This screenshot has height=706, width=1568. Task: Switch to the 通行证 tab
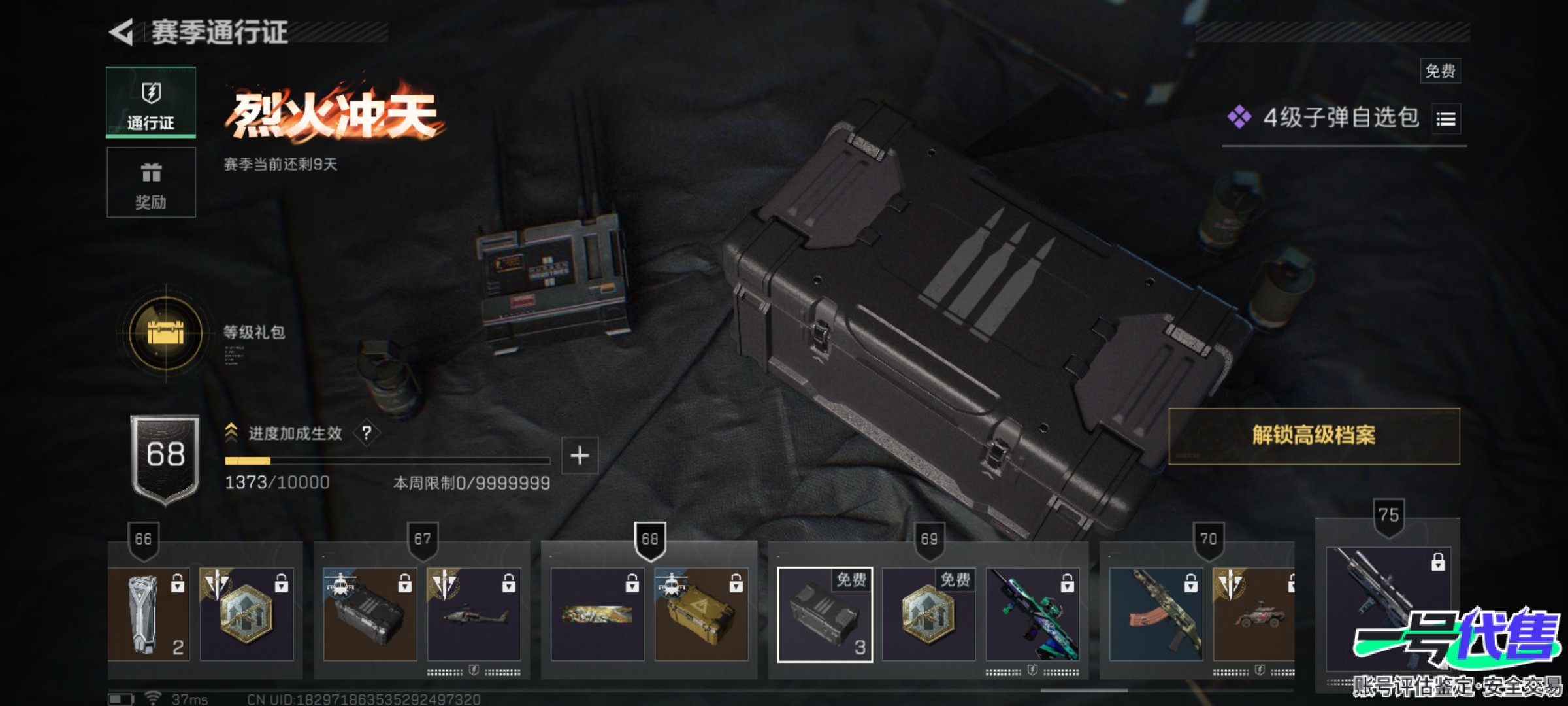coord(151,102)
